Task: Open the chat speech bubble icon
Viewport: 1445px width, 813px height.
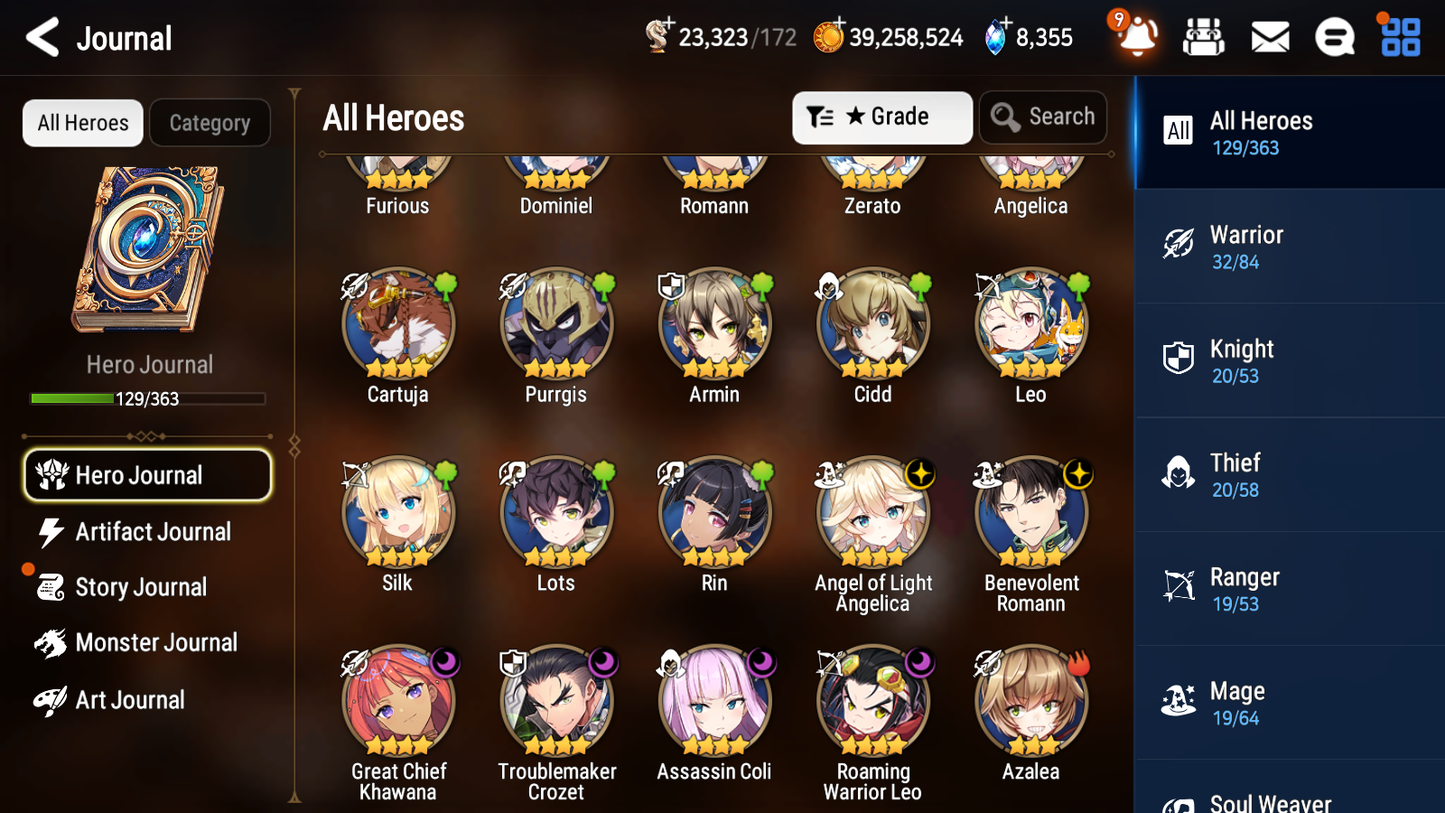Action: pyautogui.click(x=1335, y=36)
